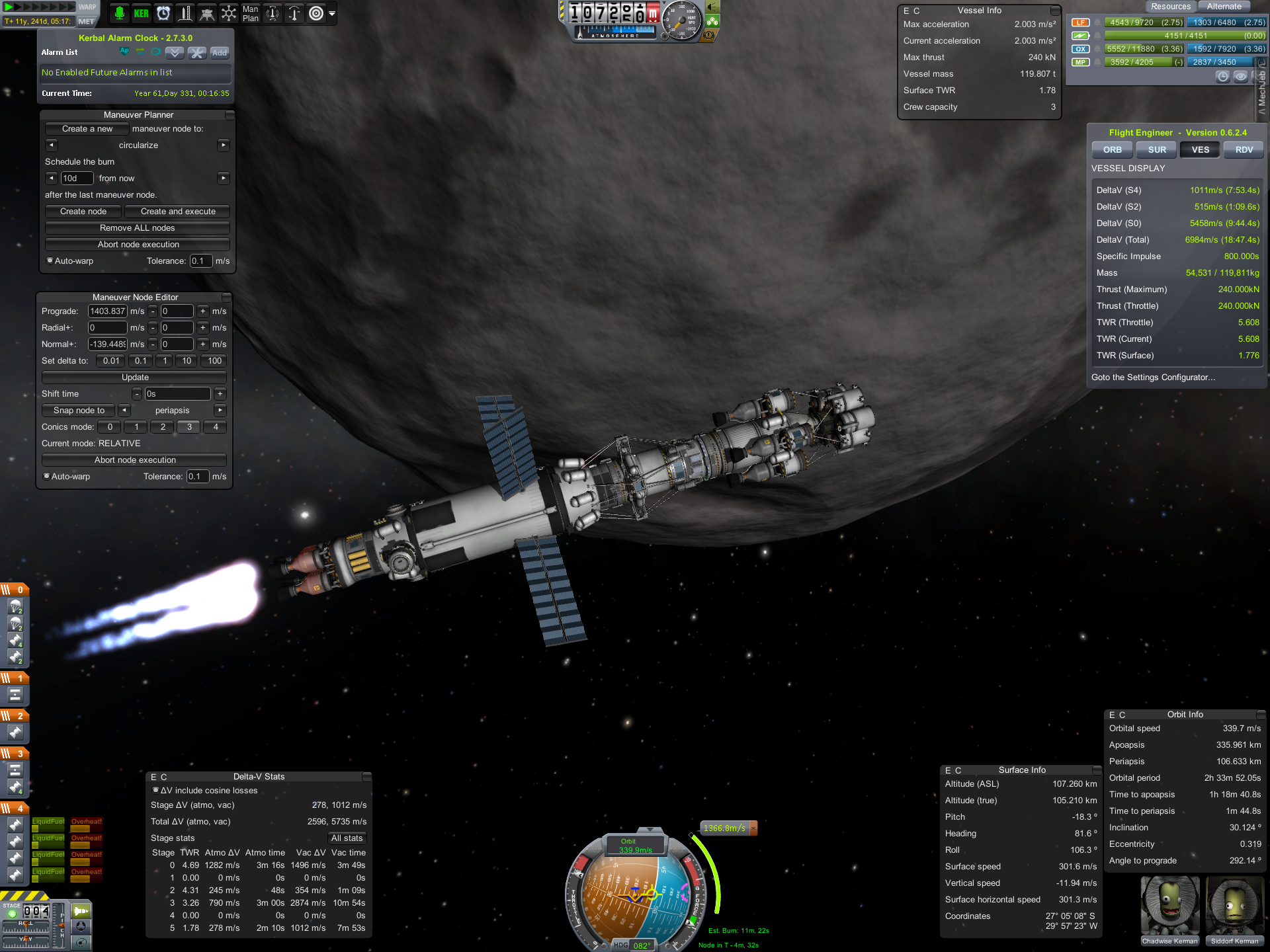Add a new alarm in Alarm Clock

tap(219, 53)
